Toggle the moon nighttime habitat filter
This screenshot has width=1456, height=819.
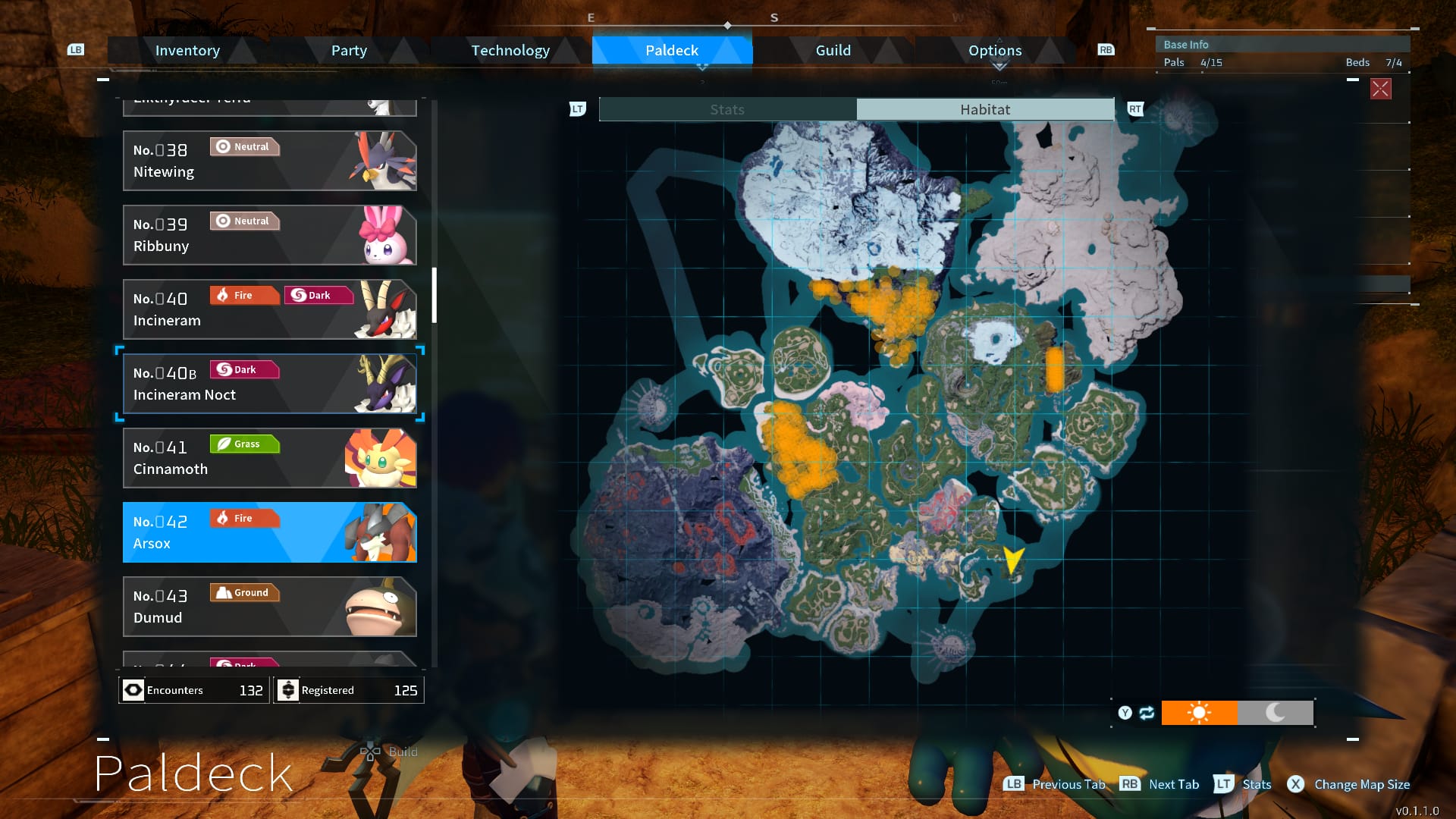pos(1276,713)
